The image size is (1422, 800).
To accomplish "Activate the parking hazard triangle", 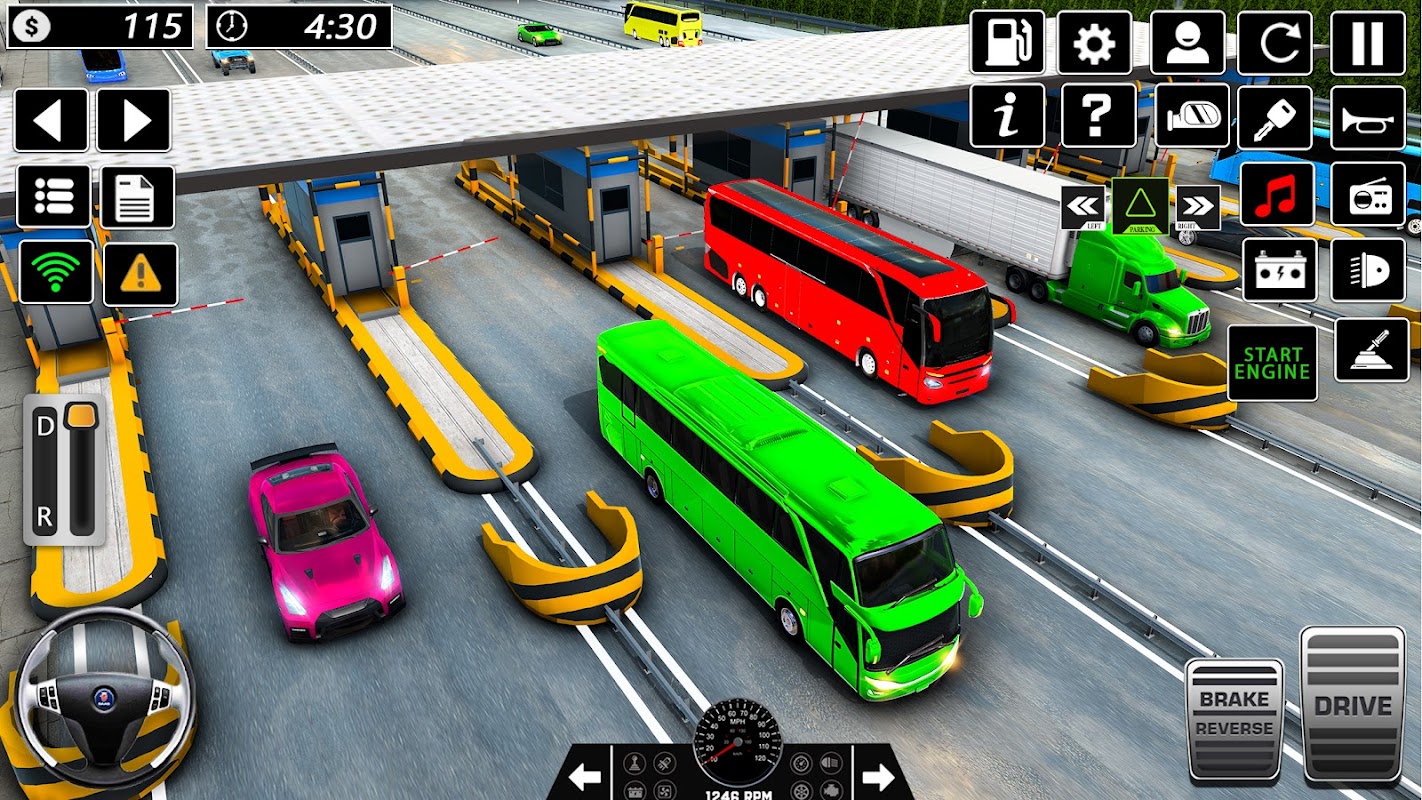I will tap(1140, 206).
